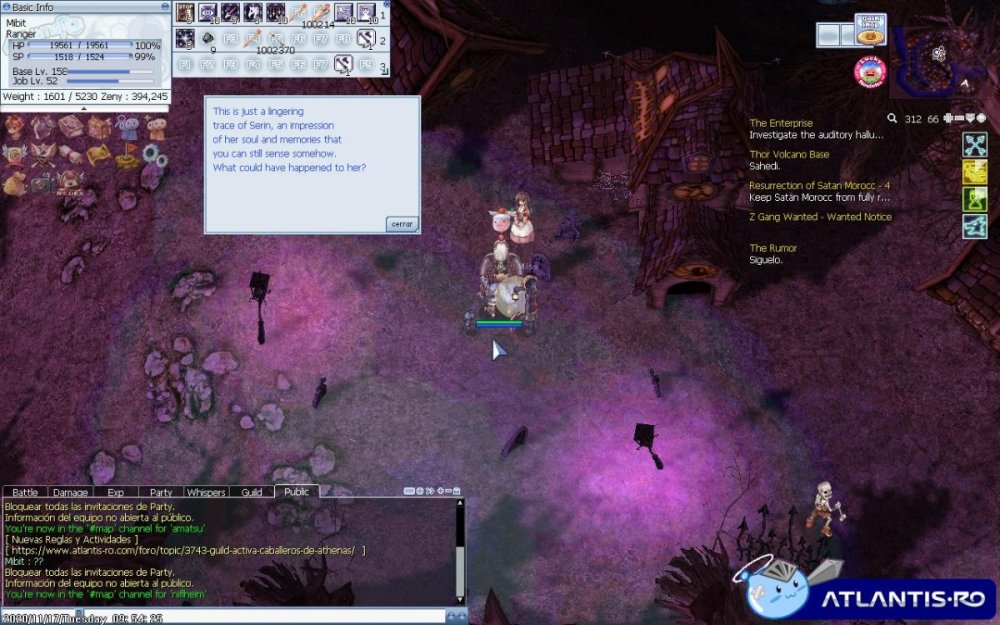Open the Lucky Roulette icon

870,71
